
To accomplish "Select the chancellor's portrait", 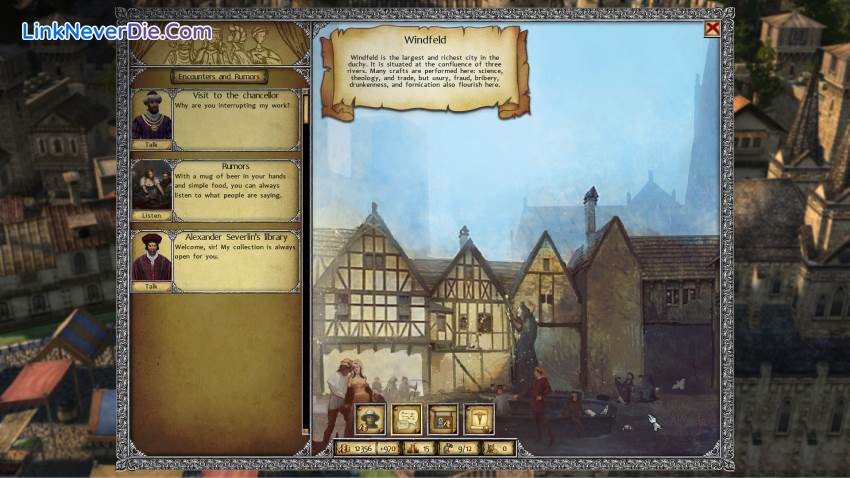I will pyautogui.click(x=152, y=115).
